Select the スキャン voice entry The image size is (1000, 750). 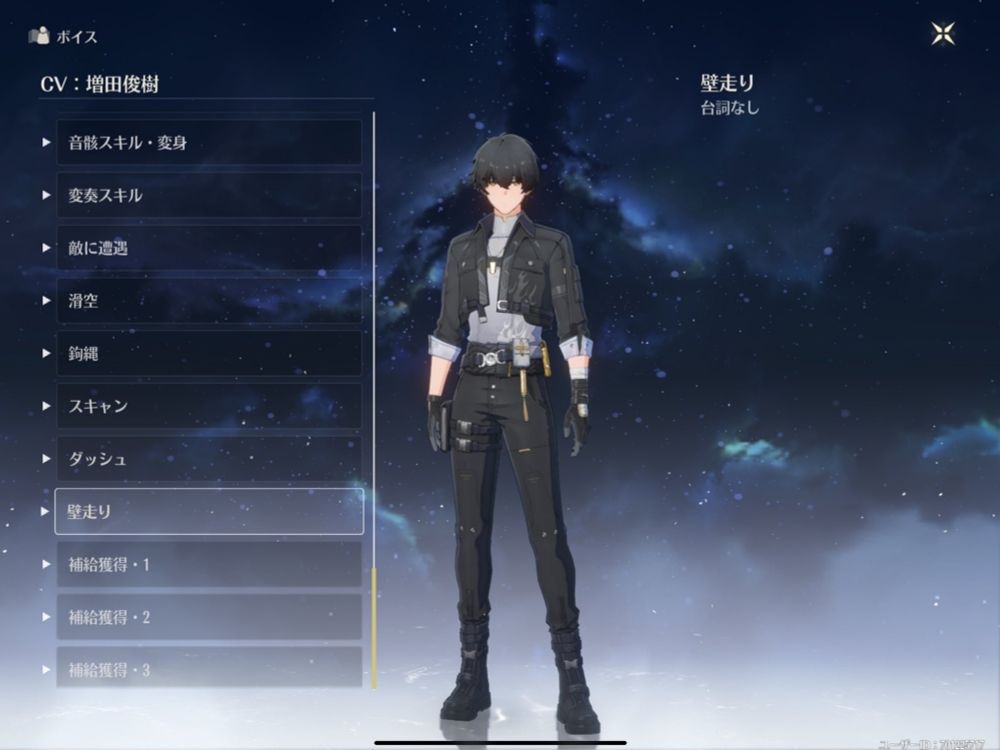(208, 406)
